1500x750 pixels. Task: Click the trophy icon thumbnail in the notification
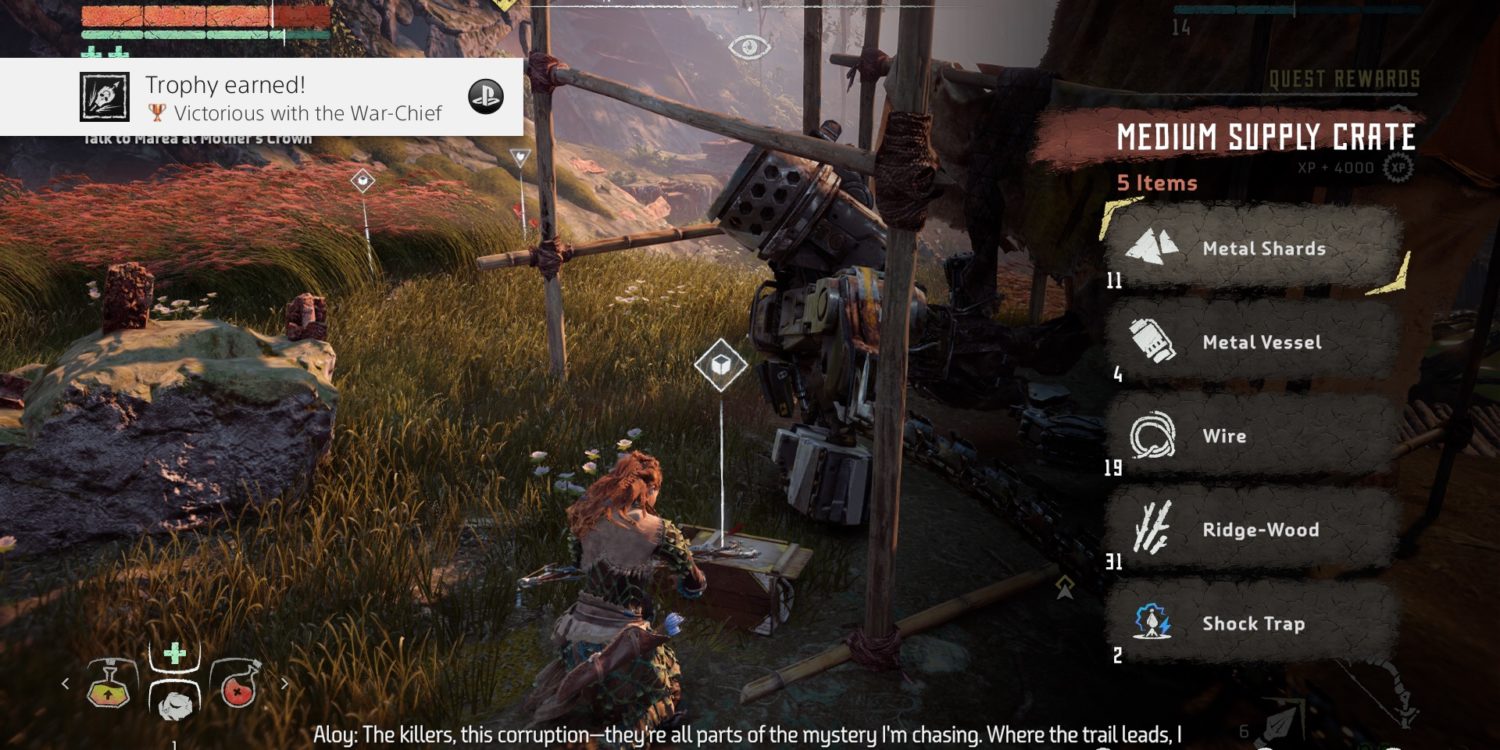105,97
